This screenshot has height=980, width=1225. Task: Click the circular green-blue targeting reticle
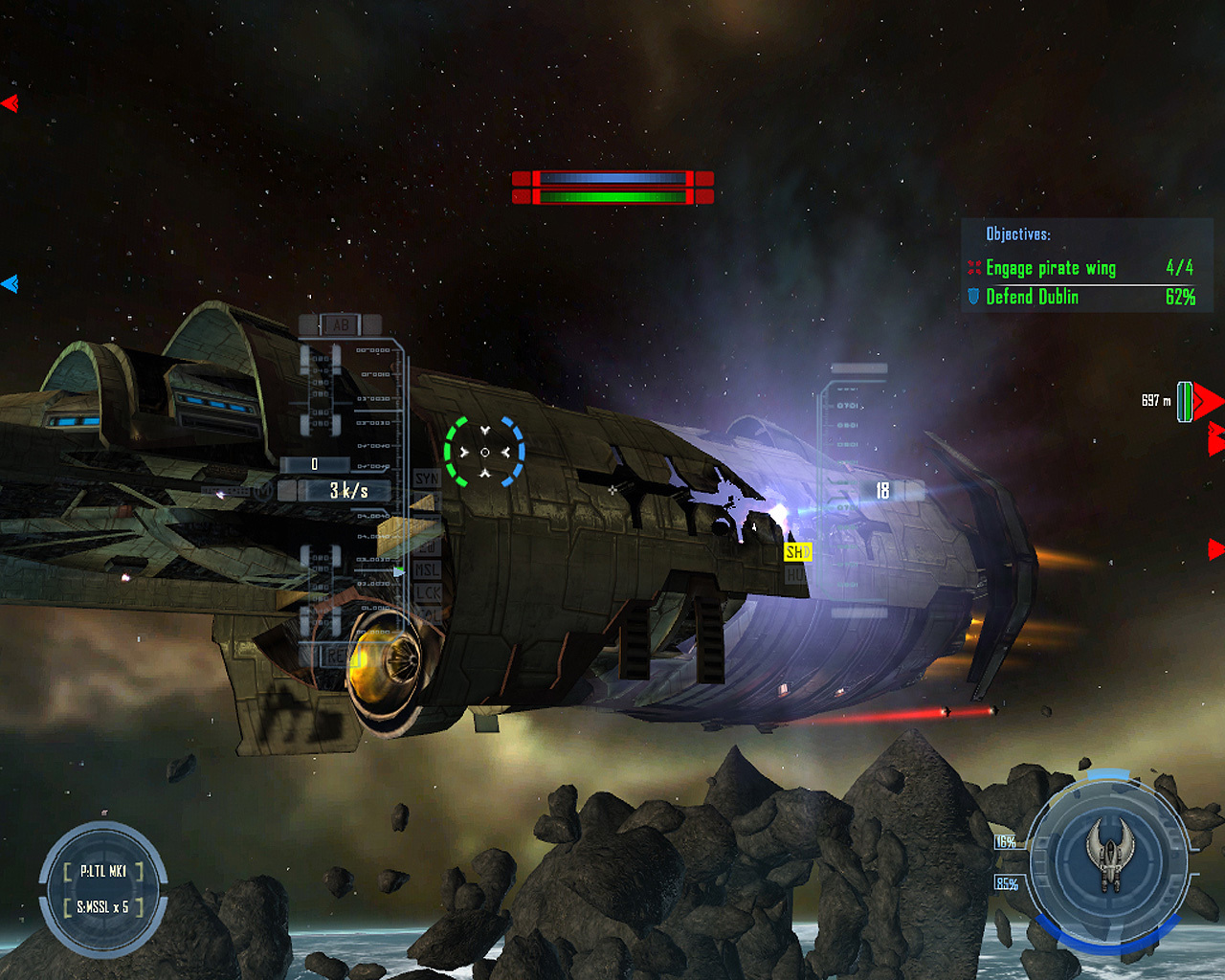click(484, 452)
